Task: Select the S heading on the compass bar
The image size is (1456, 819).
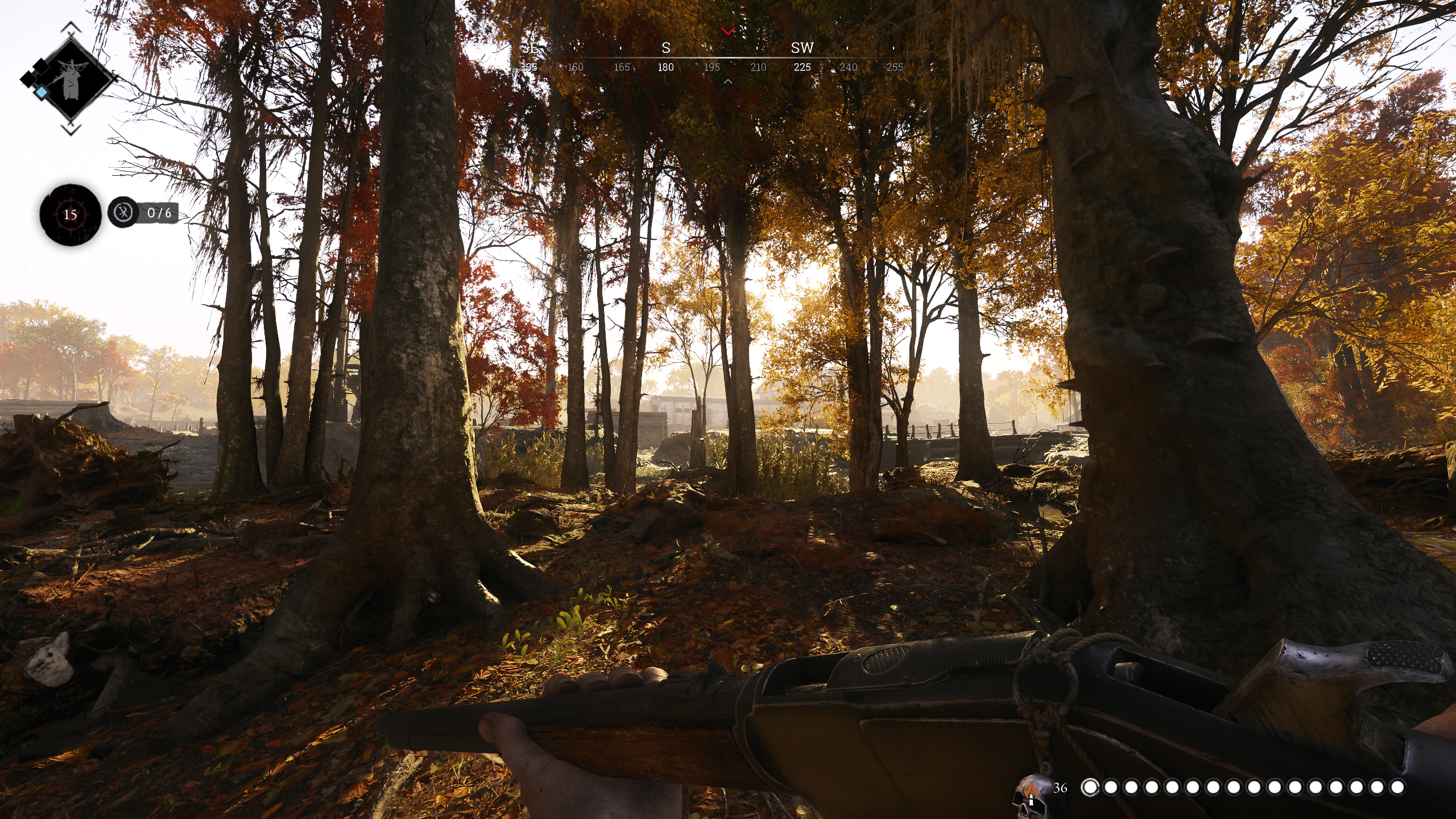Action: (x=665, y=48)
